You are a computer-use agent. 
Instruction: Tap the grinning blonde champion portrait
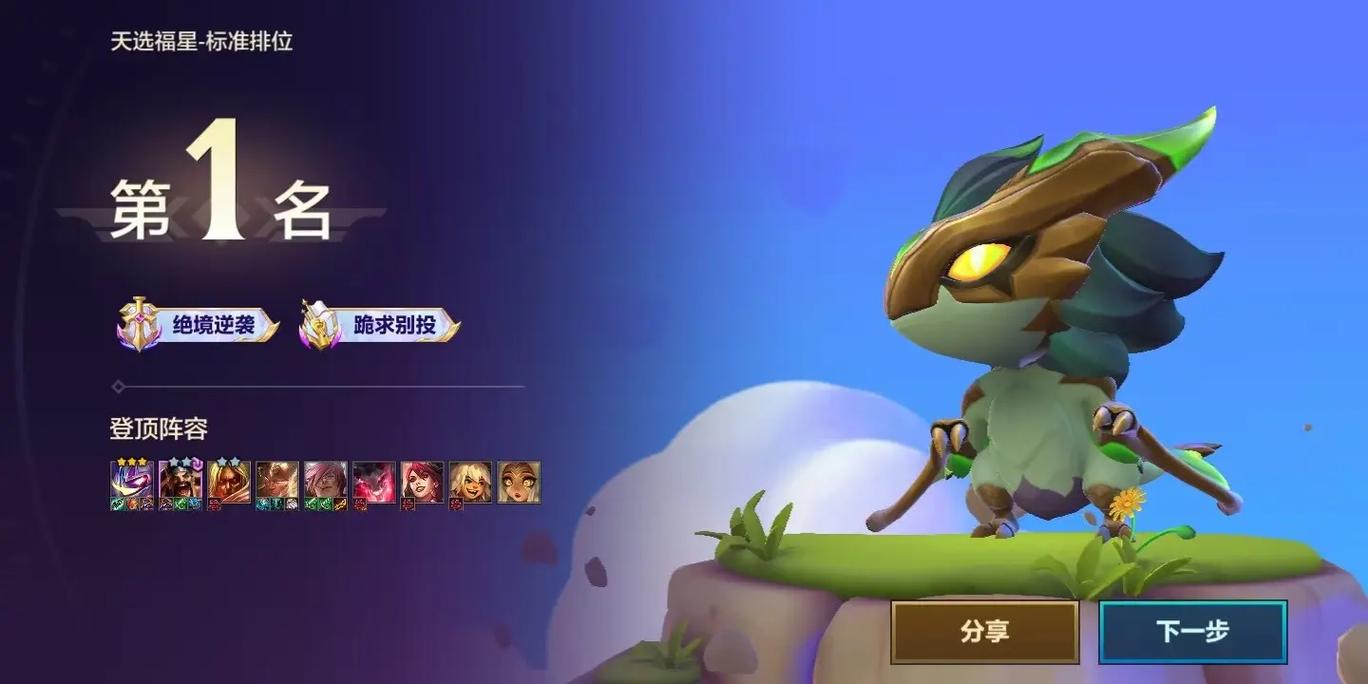point(470,482)
